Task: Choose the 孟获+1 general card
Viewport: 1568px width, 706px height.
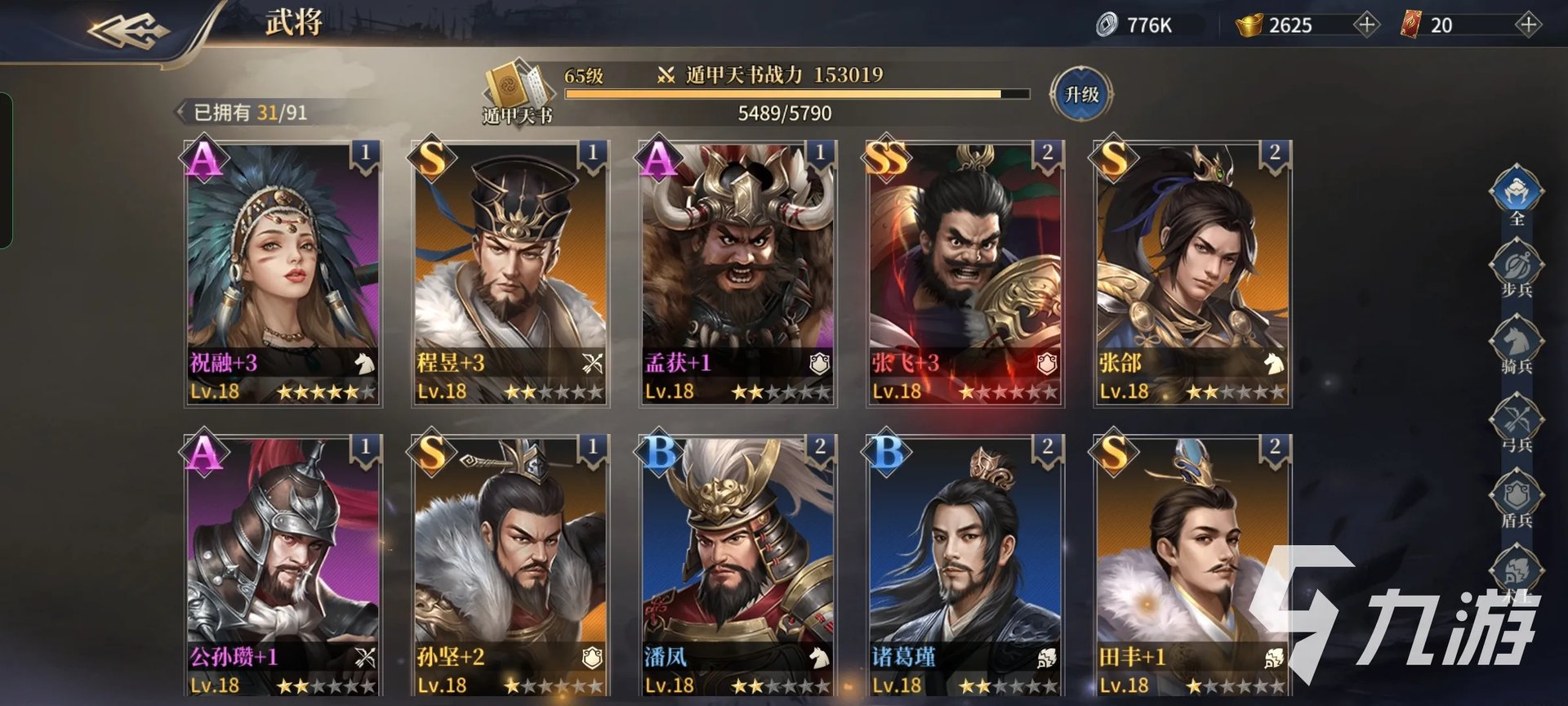Action: (x=737, y=273)
